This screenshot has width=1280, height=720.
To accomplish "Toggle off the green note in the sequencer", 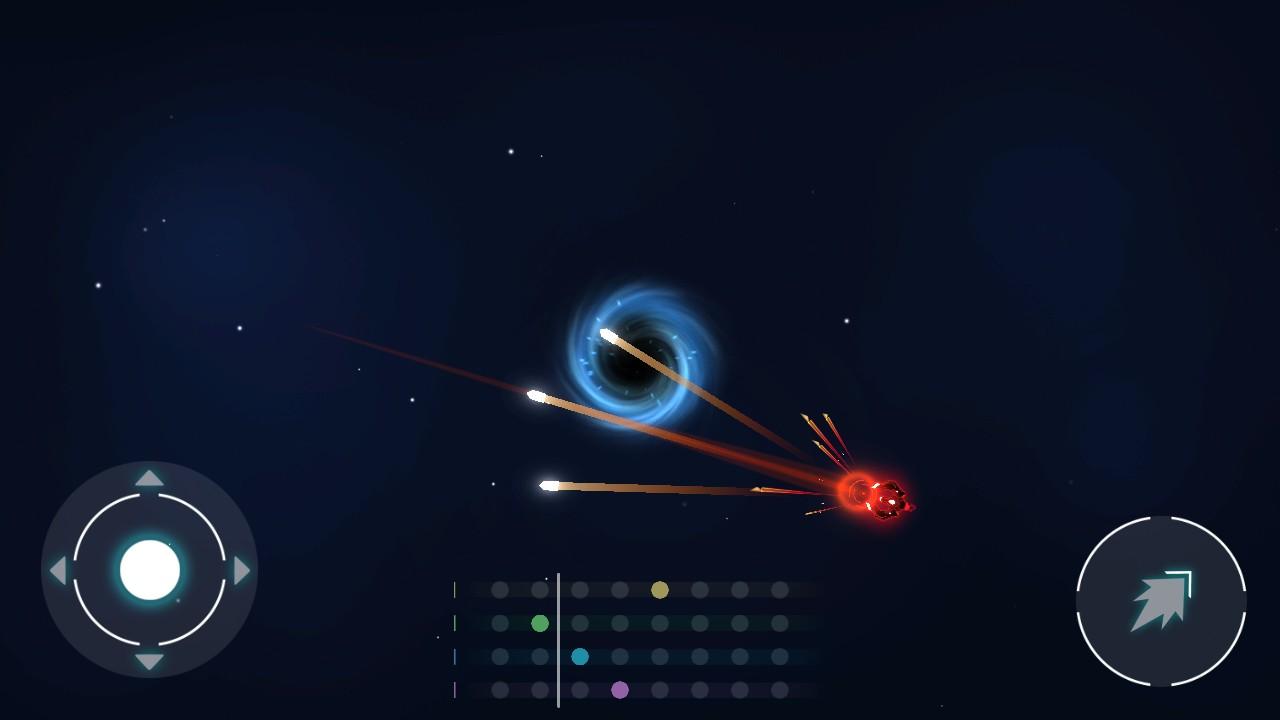I will click(x=540, y=624).
